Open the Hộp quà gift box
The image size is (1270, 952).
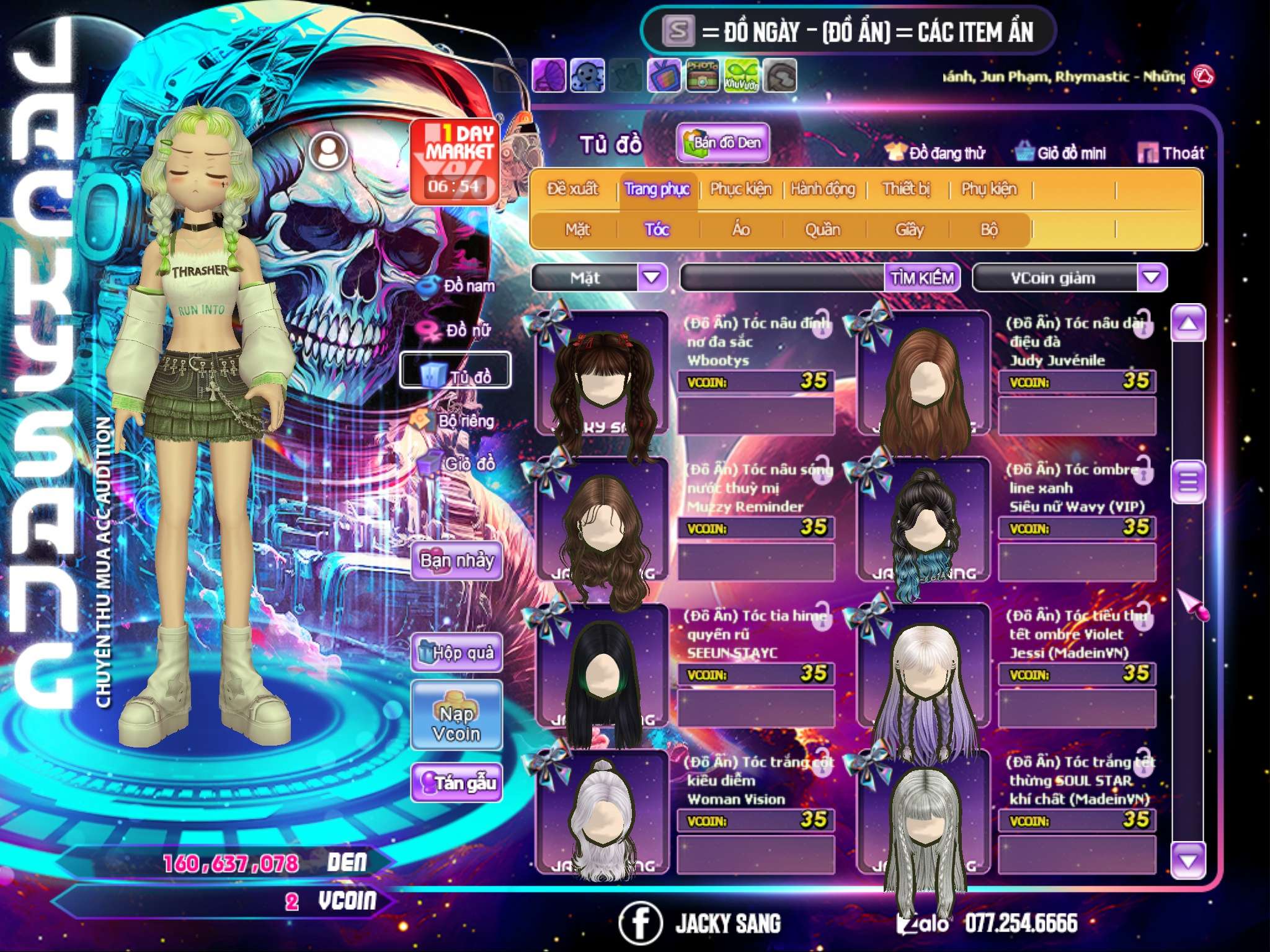(456, 653)
